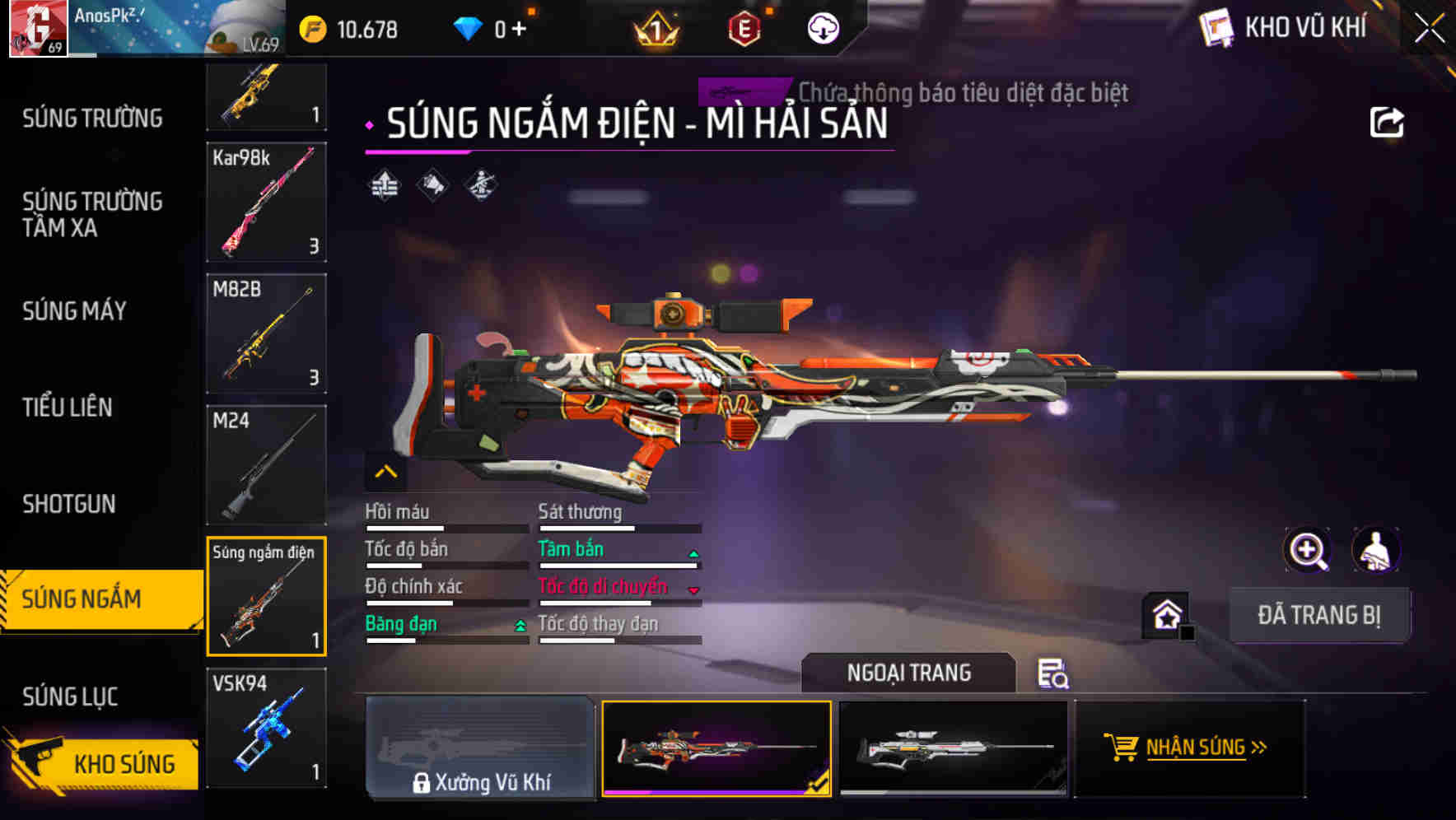Screen dimensions: 1456x820
Task: Close the weapon vault screen
Action: pos(1430,28)
